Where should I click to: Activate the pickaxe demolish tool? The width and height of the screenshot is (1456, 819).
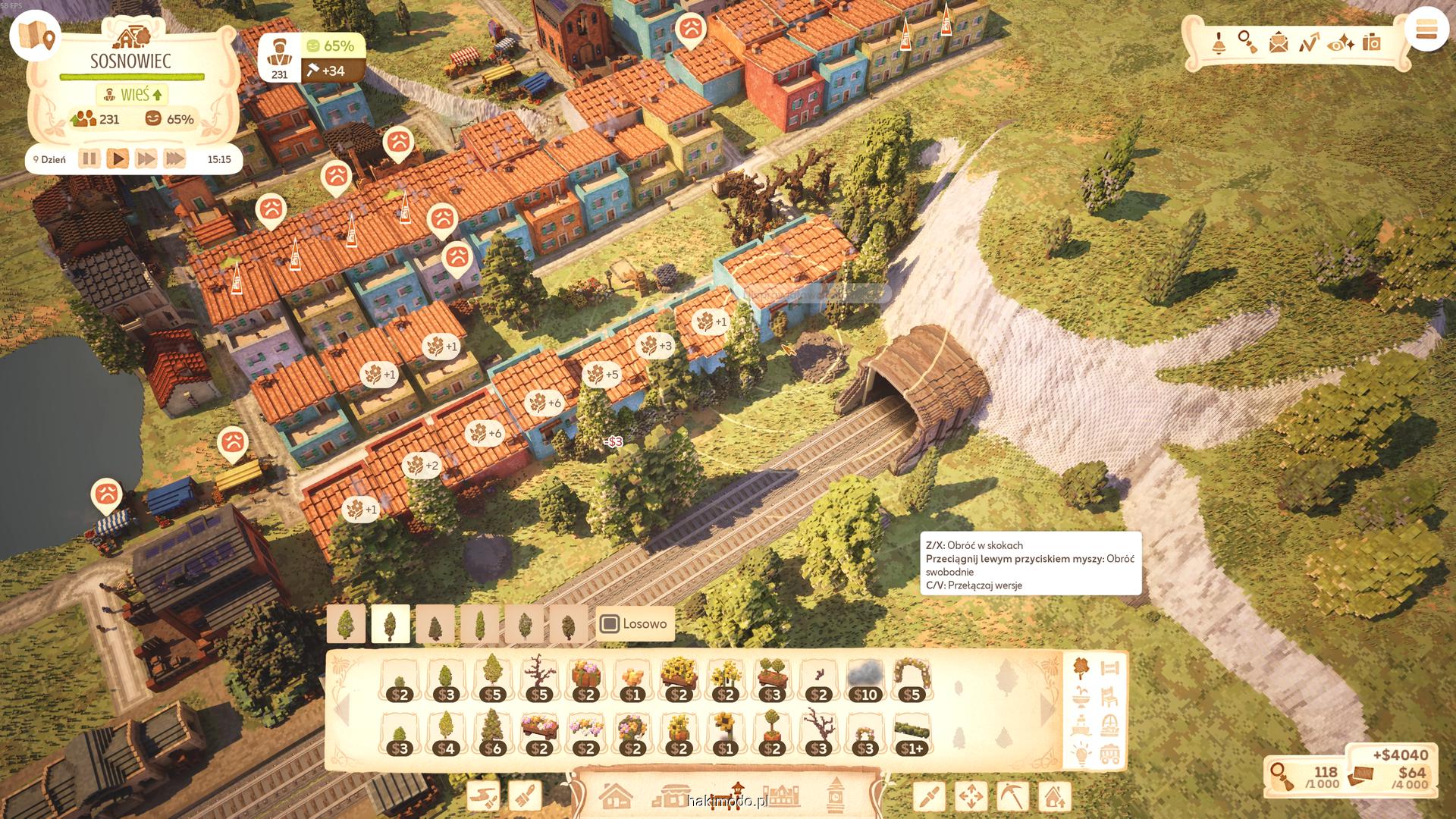click(x=1012, y=796)
